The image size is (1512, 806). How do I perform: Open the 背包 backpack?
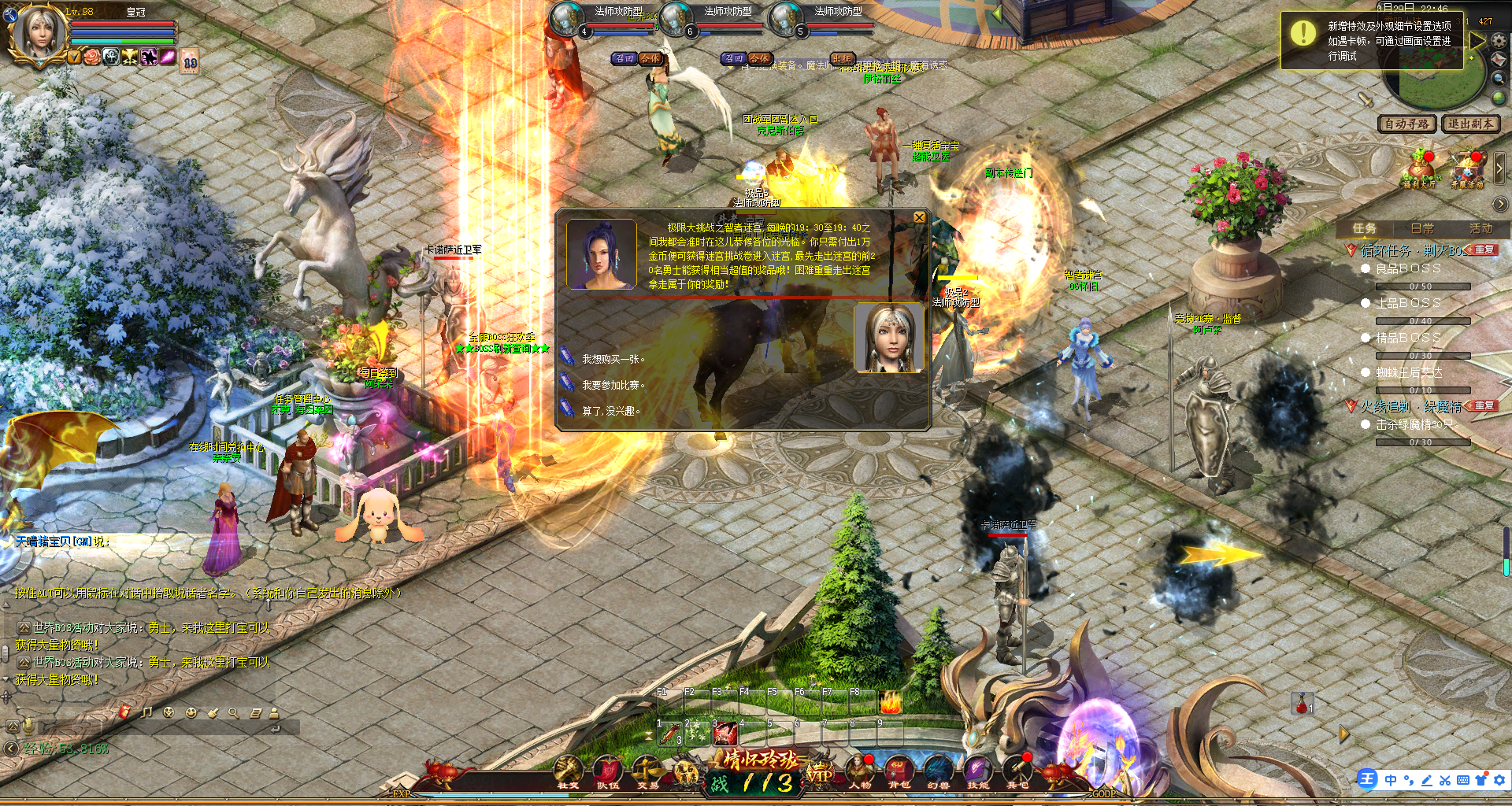(899, 771)
